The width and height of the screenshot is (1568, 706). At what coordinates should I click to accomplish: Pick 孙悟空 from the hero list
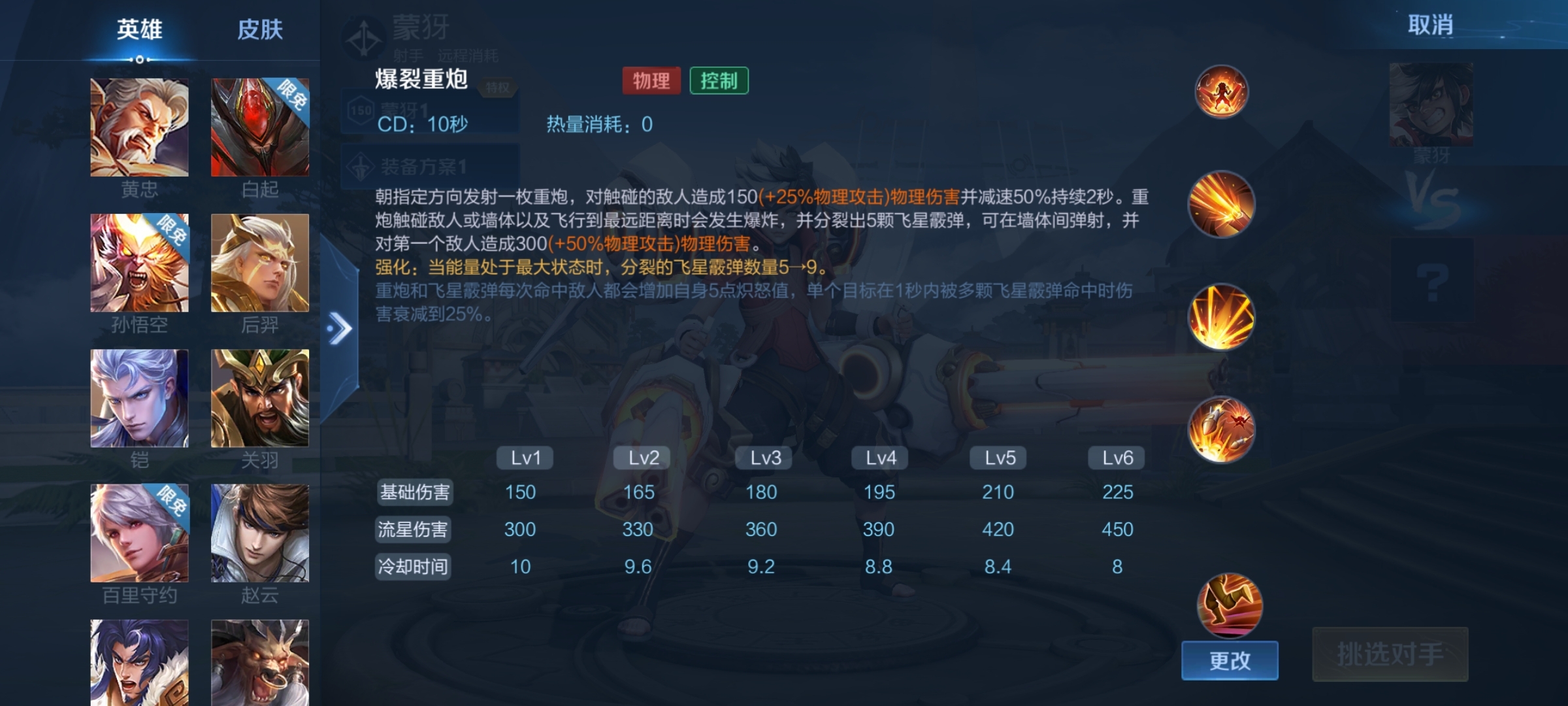[139, 263]
